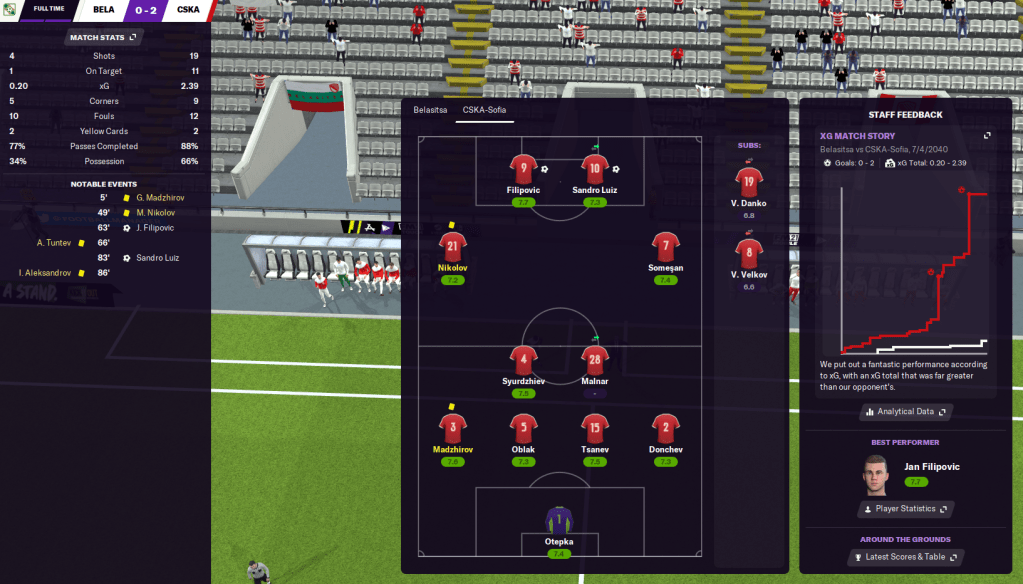Select substitute V. Danko
Image resolution: width=1023 pixels, height=584 pixels.
point(748,181)
